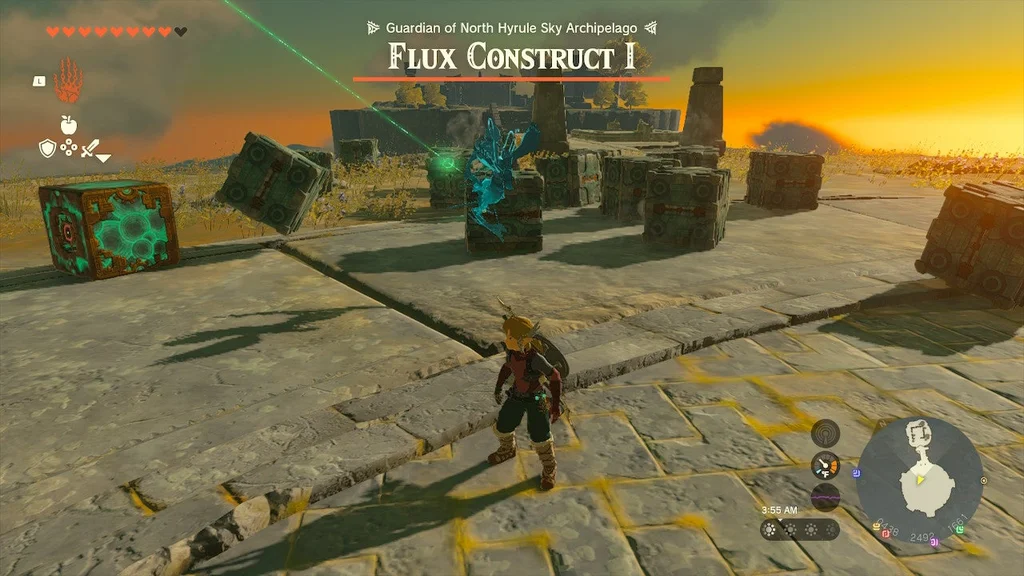
Task: Select the blue stamp on the minimap edge
Action: click(856, 472)
